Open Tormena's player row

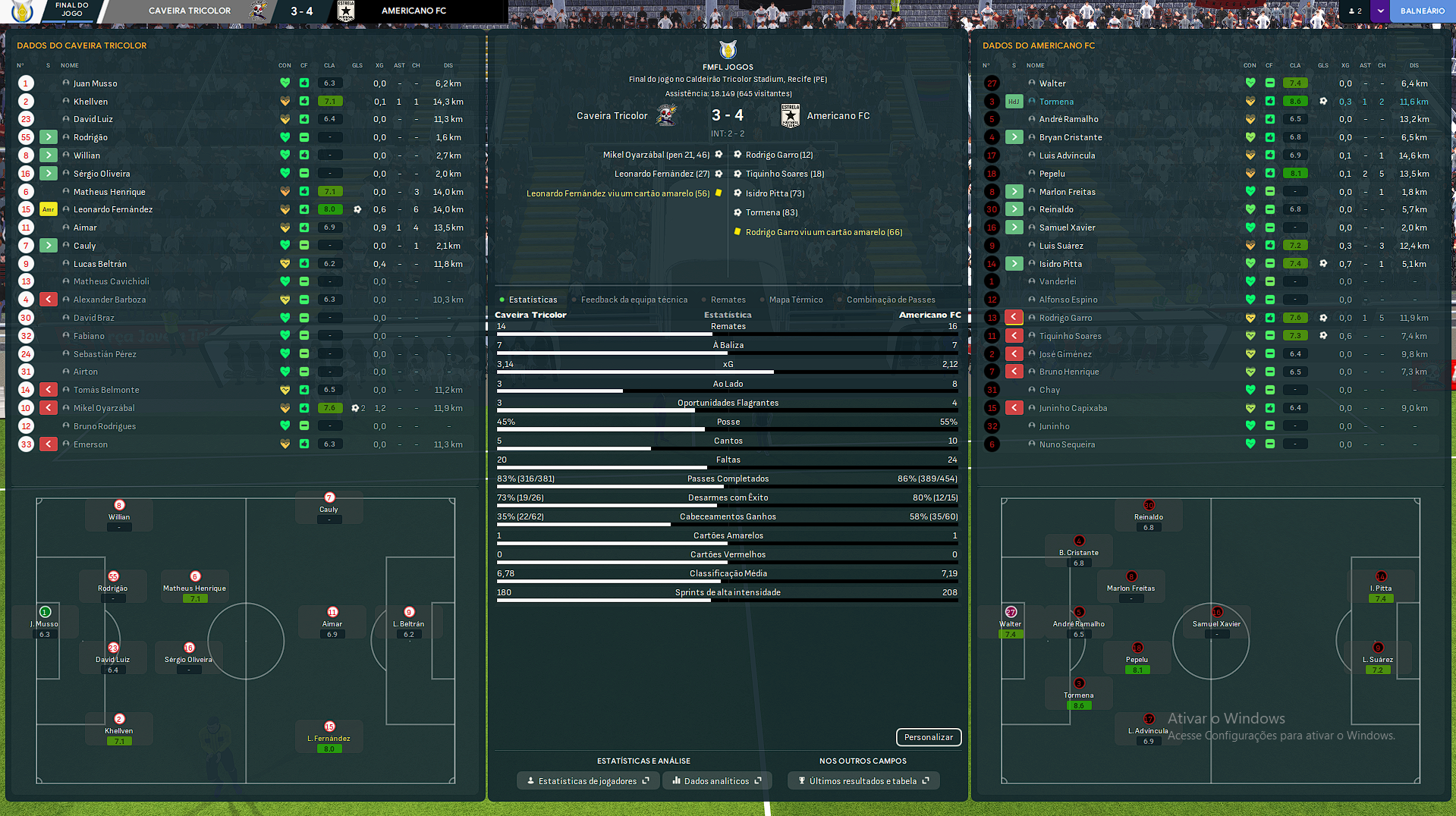[1056, 102]
